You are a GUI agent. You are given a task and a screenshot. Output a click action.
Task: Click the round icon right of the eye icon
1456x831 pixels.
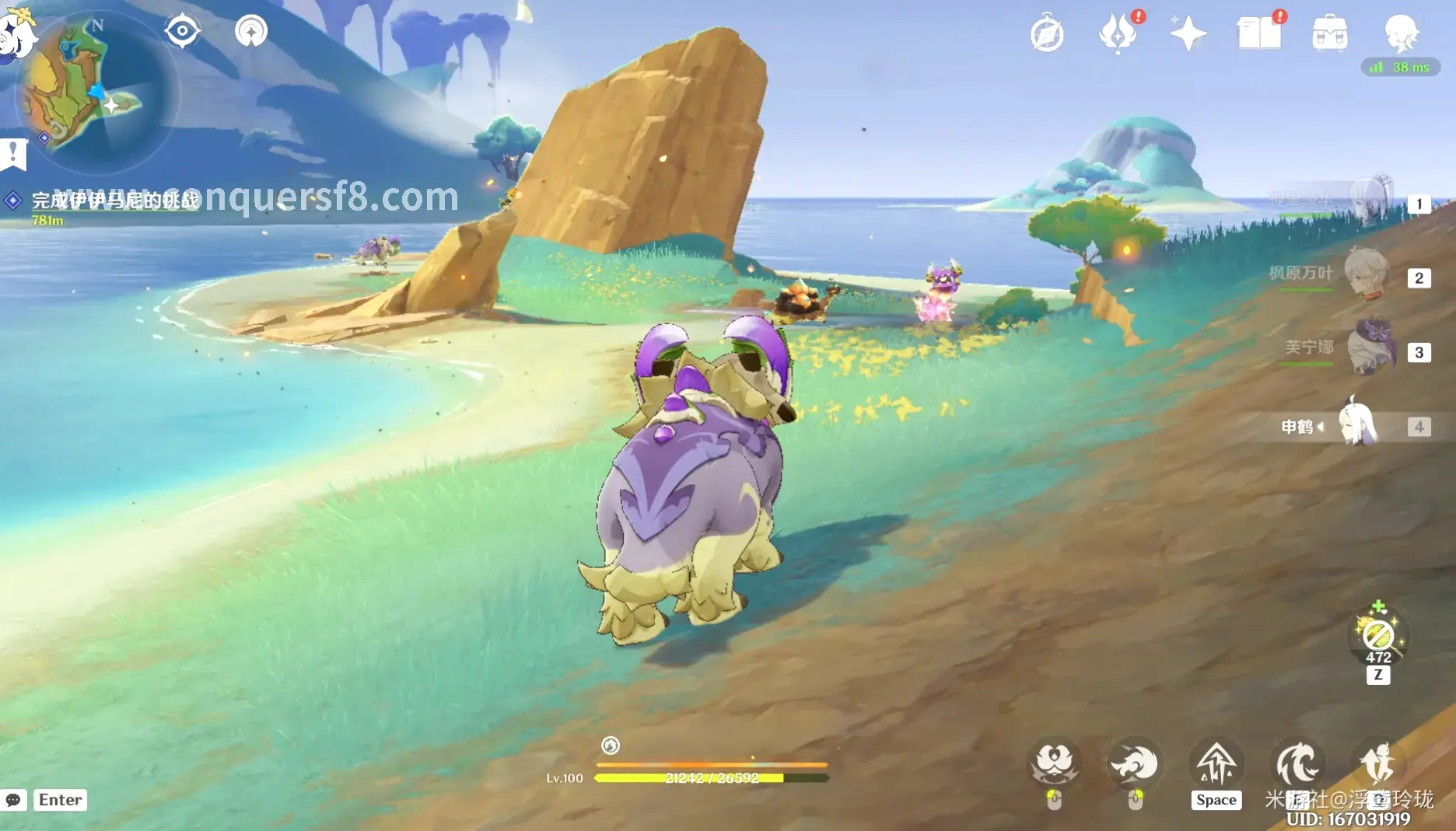[x=251, y=32]
